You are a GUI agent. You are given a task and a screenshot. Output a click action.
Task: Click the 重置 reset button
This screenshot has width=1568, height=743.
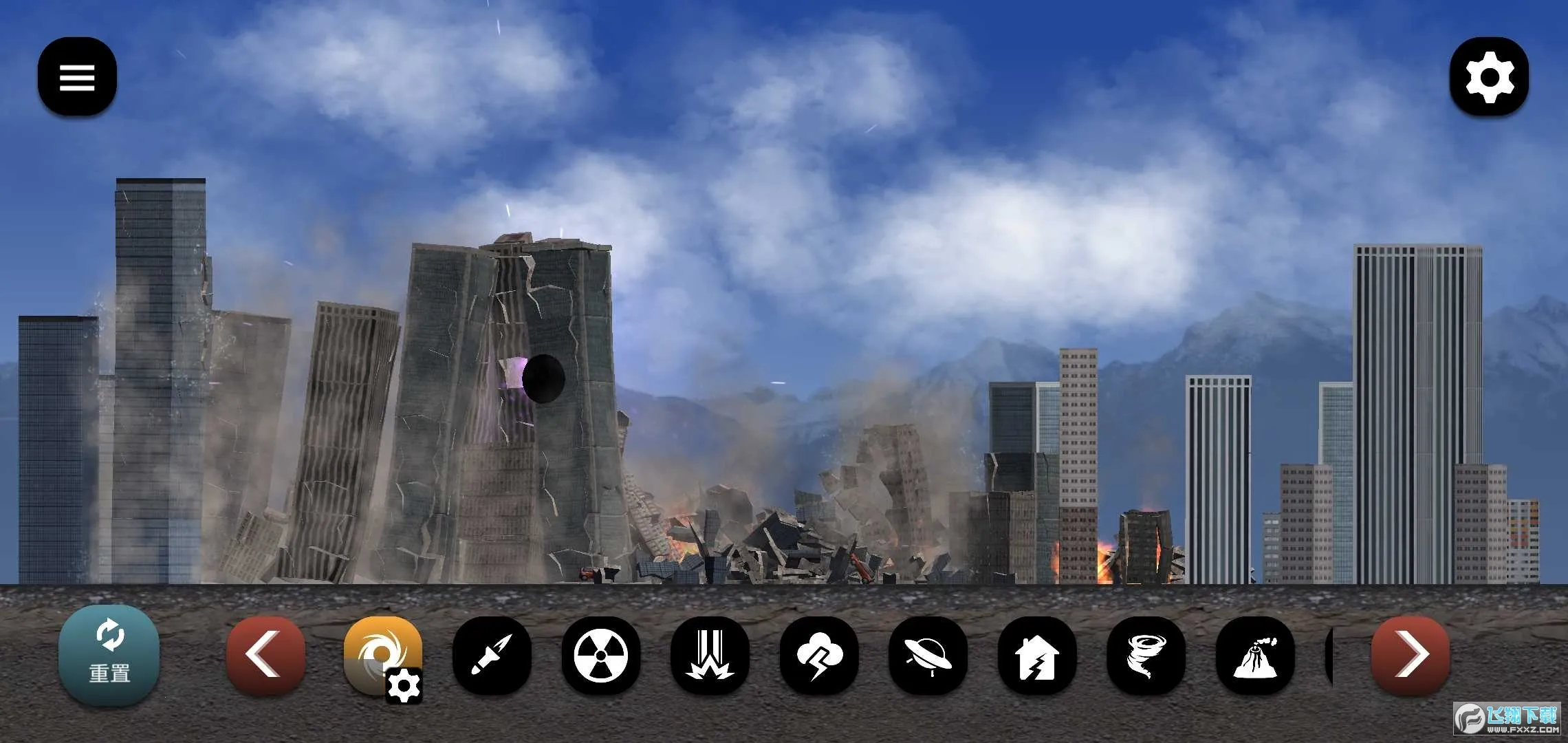point(109,655)
